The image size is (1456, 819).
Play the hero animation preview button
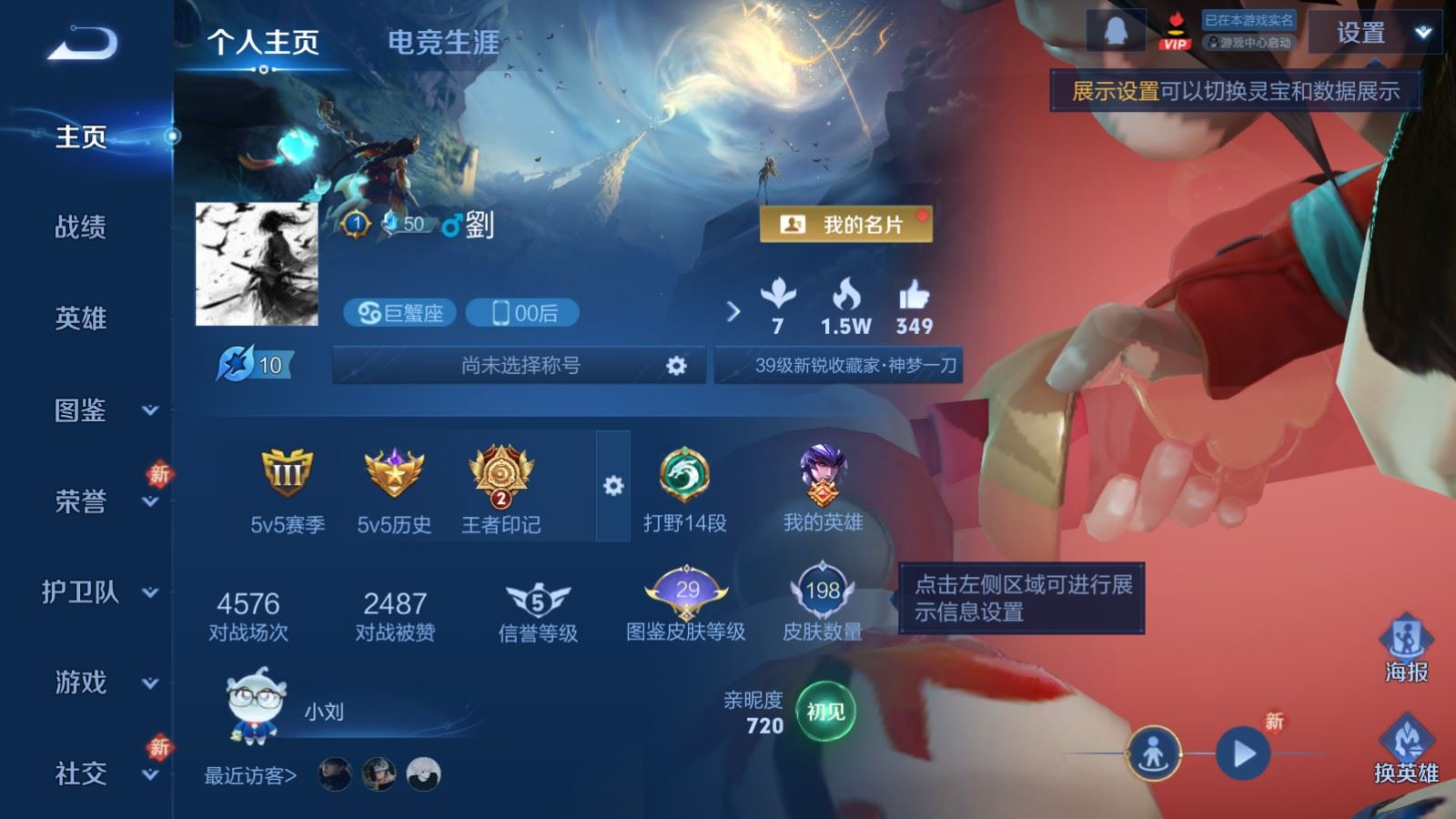tap(1243, 753)
